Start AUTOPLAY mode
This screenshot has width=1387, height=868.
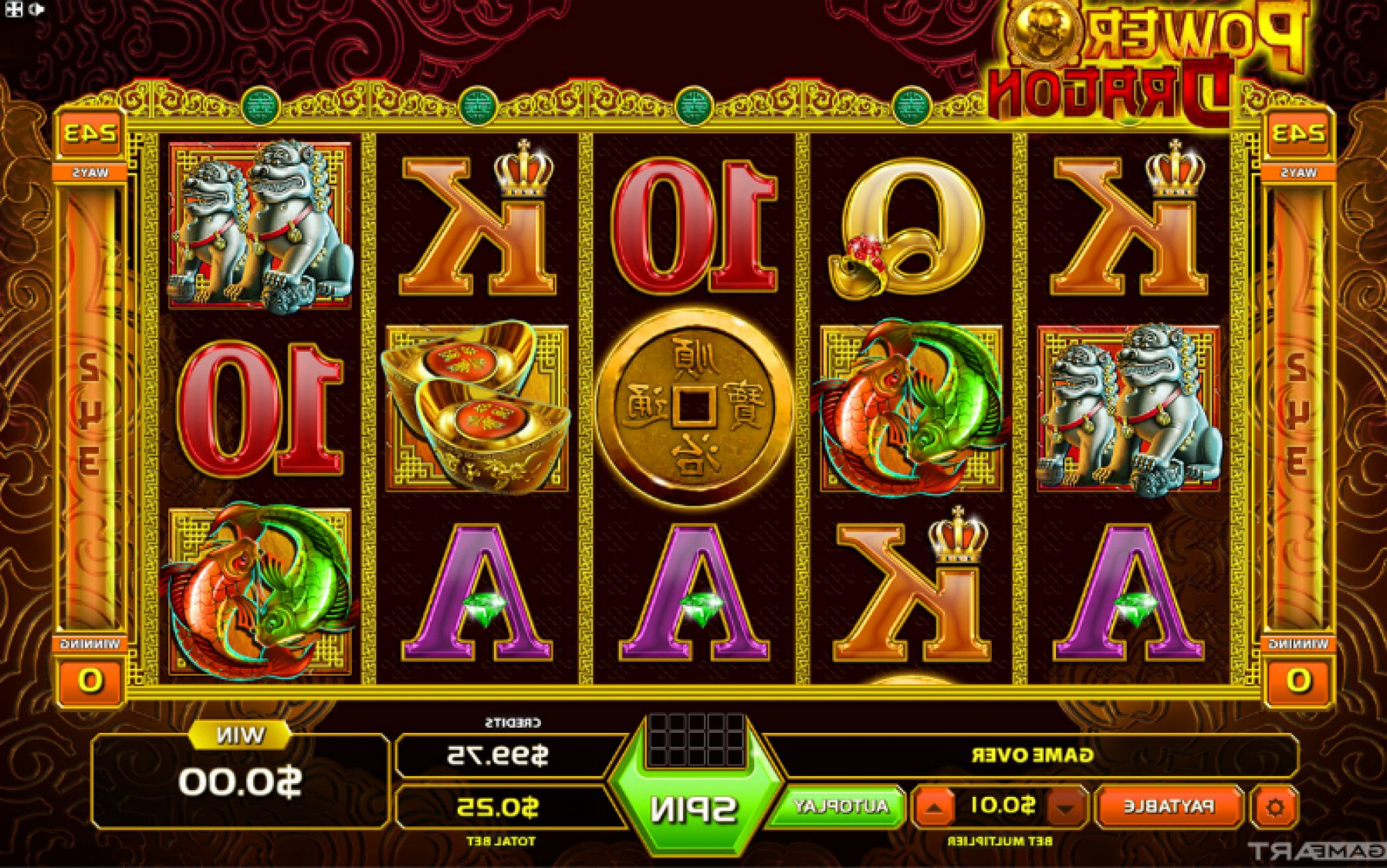coord(841,807)
